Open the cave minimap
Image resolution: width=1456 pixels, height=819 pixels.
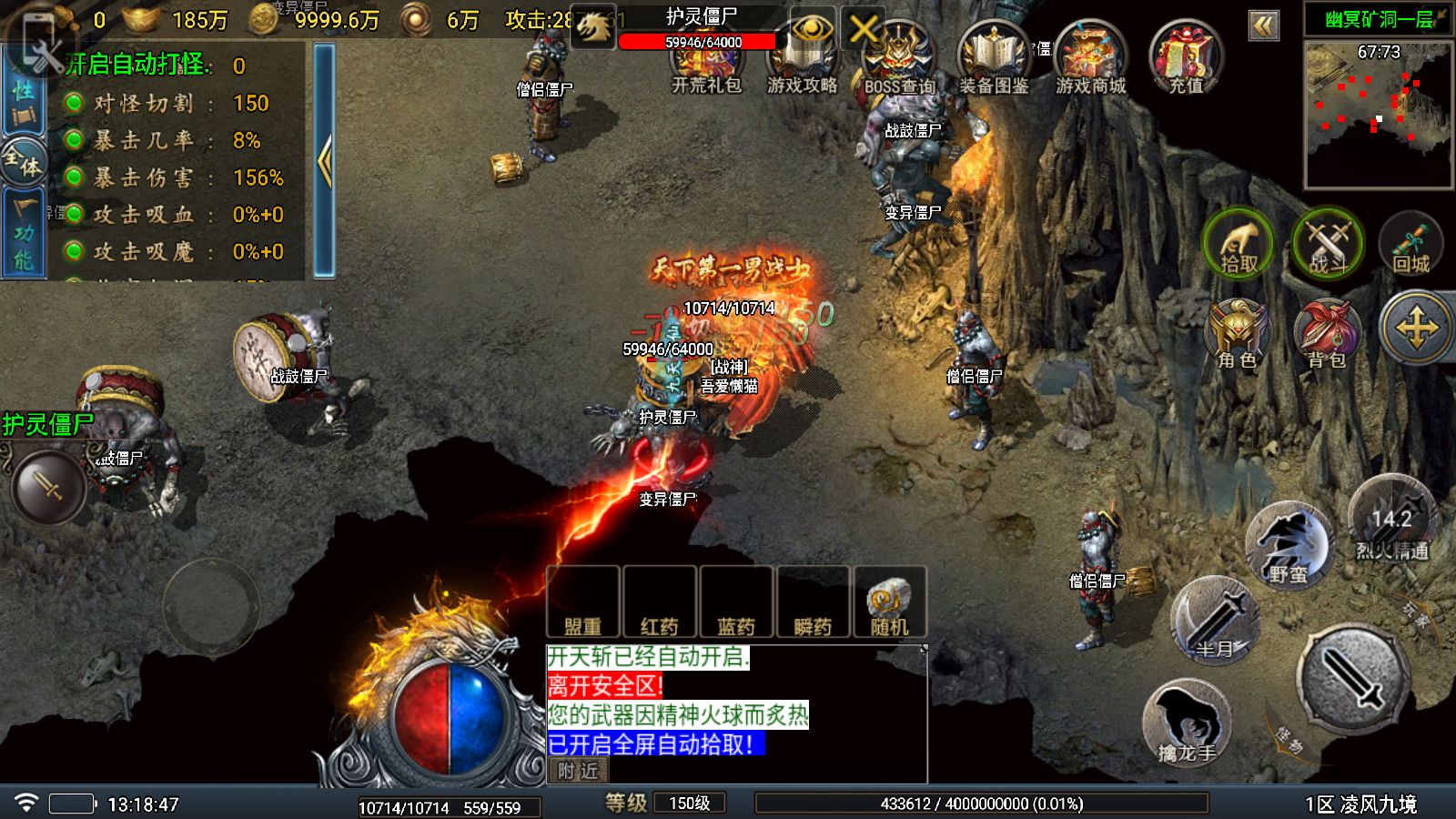[x=1379, y=113]
